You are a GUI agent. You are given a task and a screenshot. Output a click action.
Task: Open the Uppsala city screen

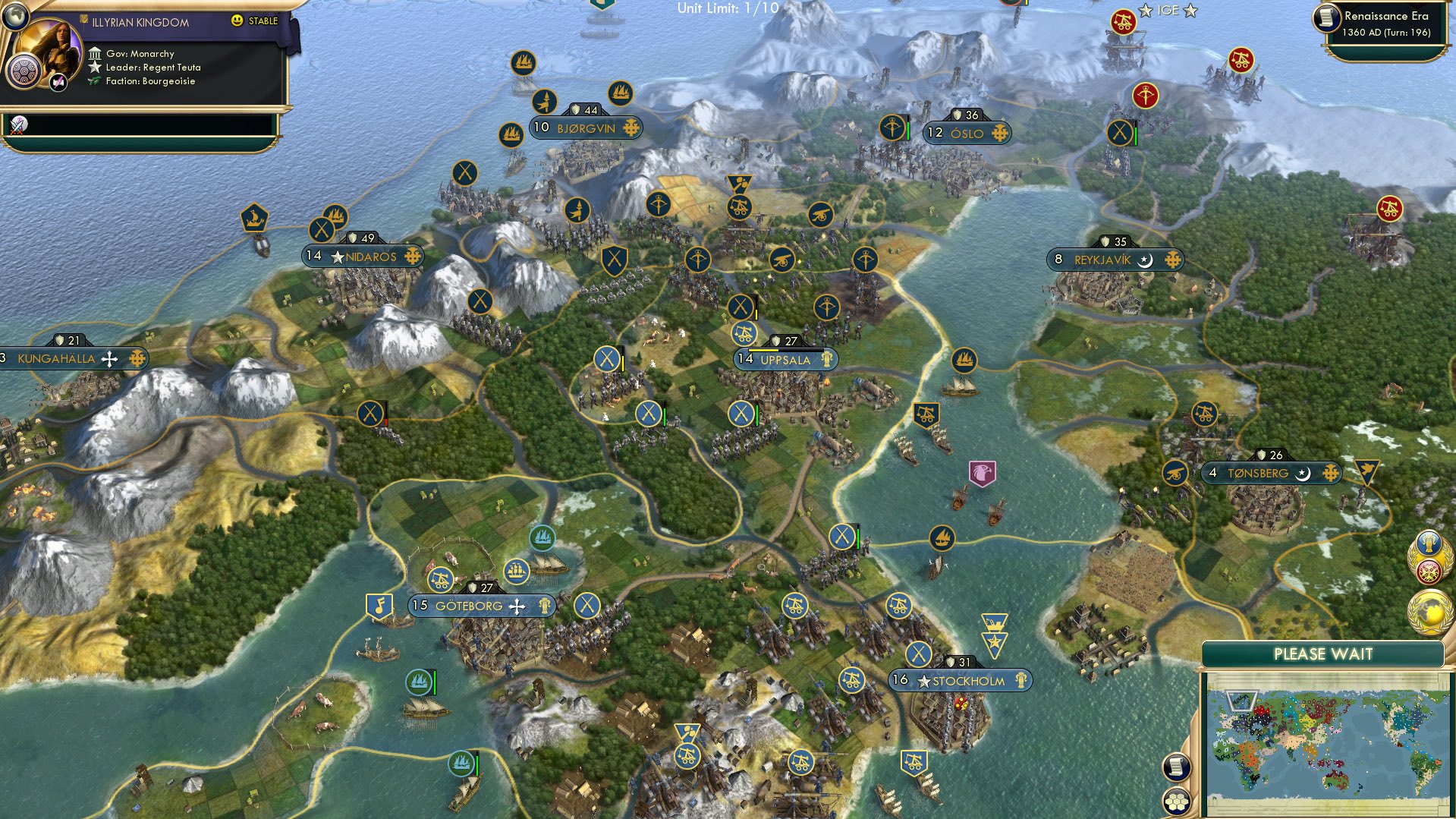(785, 360)
